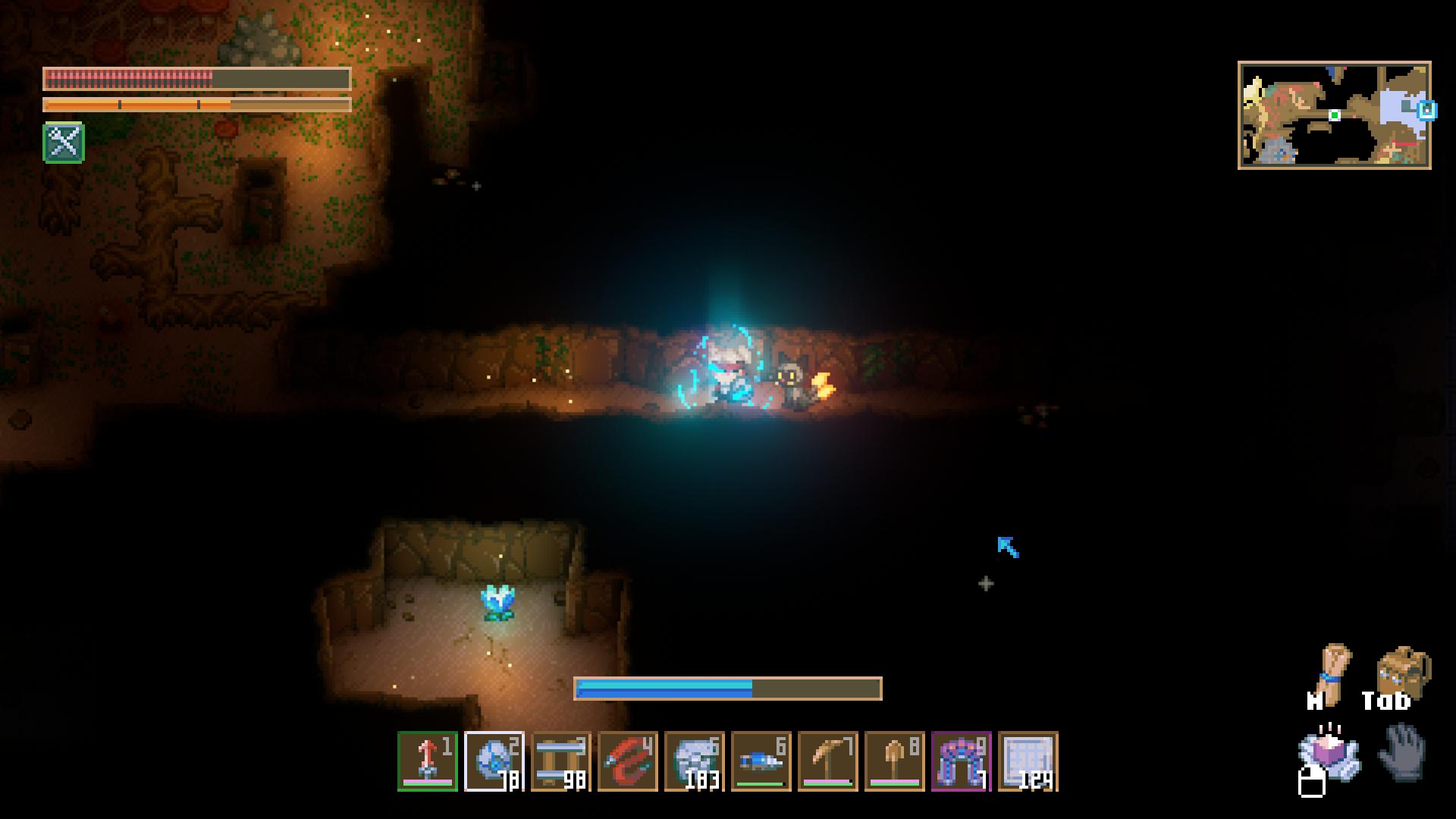This screenshot has width=1456, height=819.
Task: Select the shovel in hotbar slot 8
Action: [x=895, y=761]
